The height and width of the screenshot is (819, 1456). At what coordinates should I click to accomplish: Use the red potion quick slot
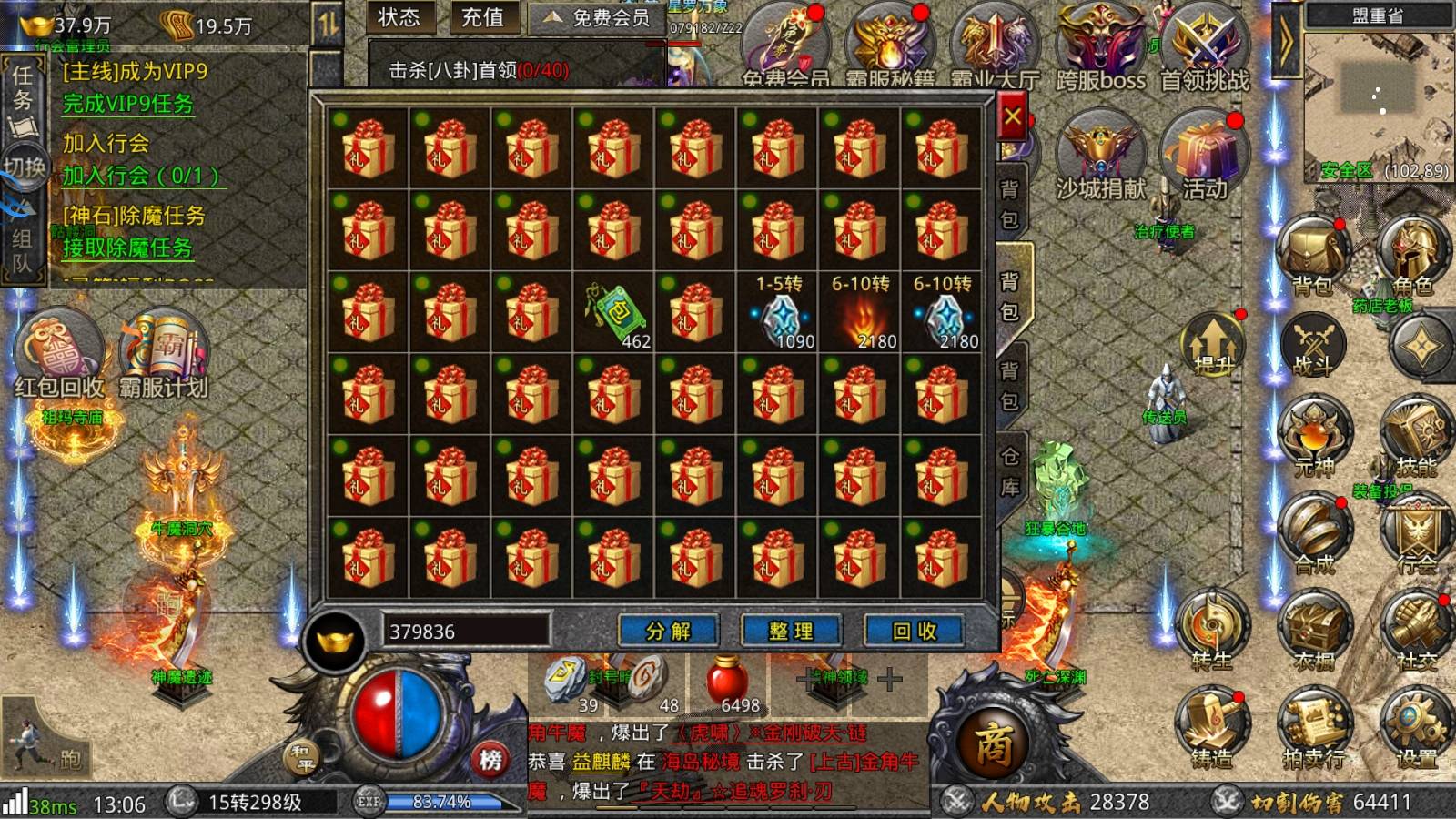(x=728, y=684)
